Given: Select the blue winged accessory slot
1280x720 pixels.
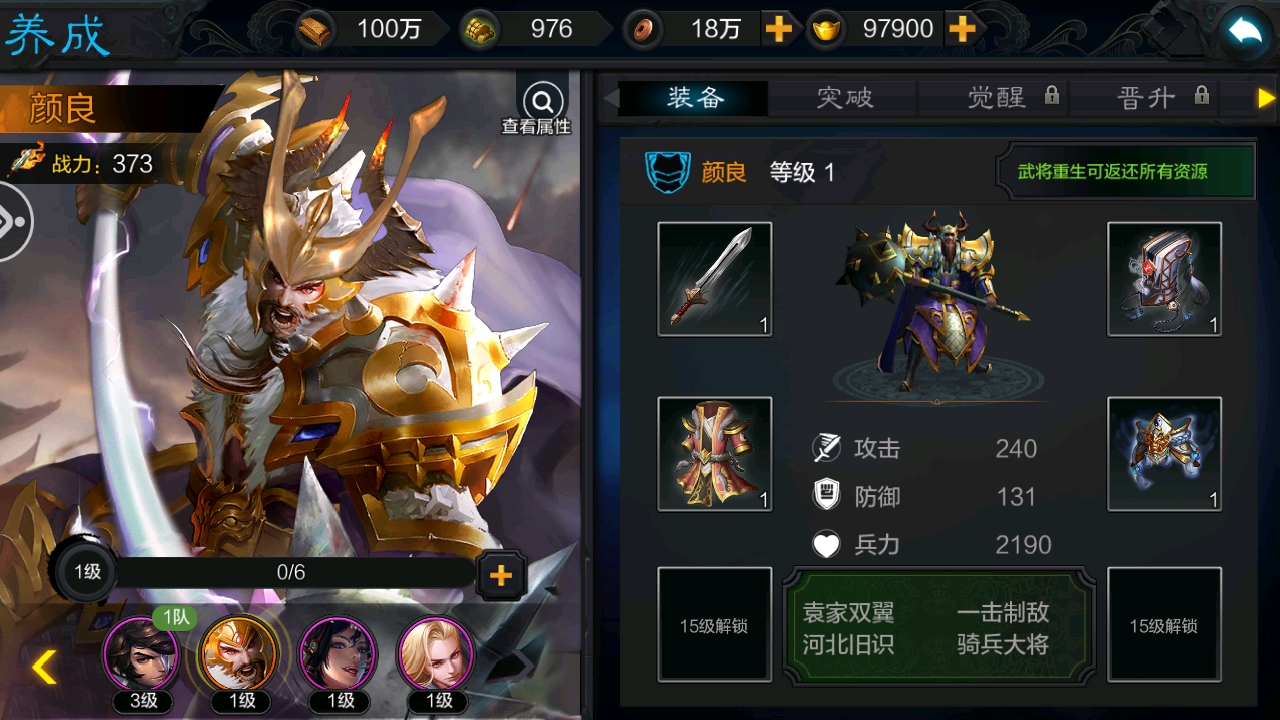Looking at the screenshot, I should 1164,454.
